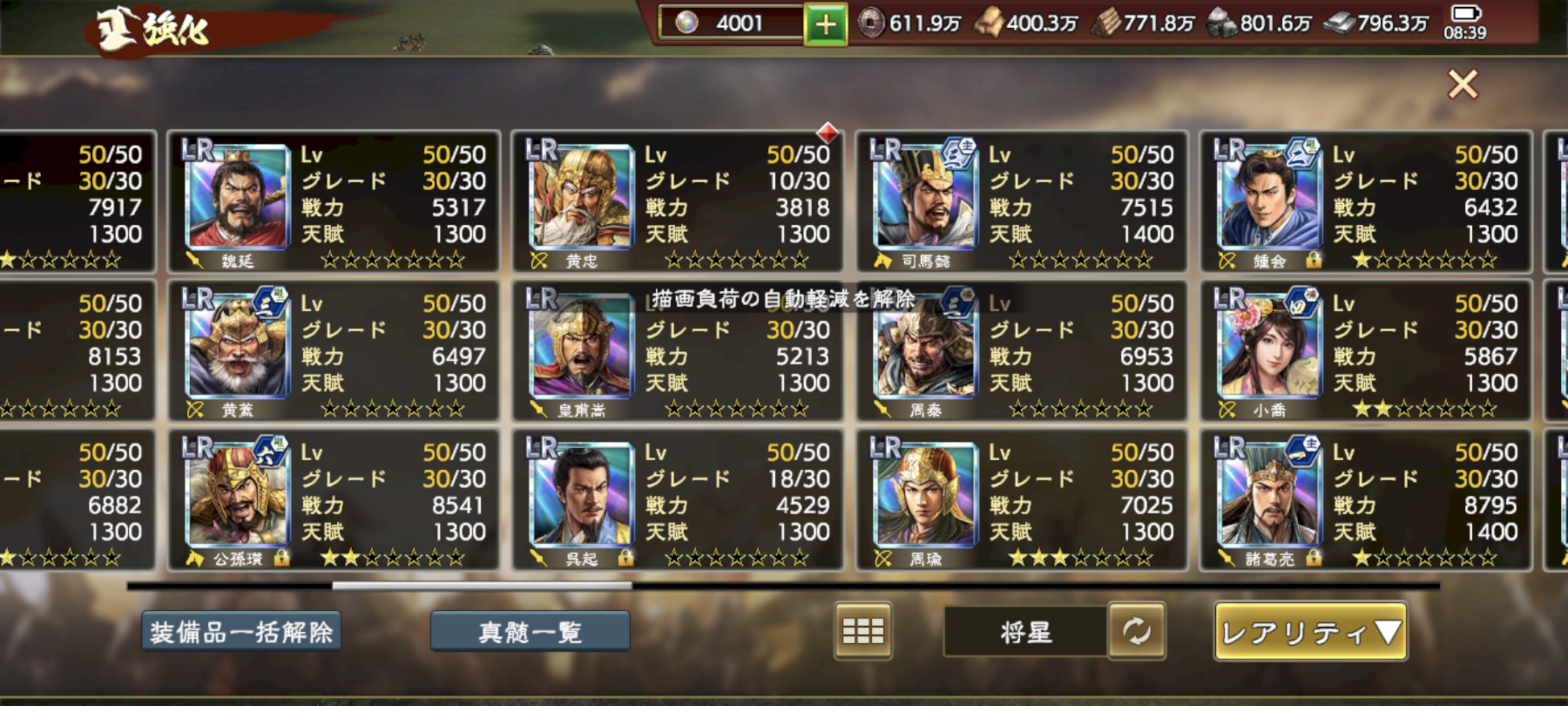This screenshot has height=706, width=1568.
Task: Select the 魏延 general card
Action: tap(333, 201)
